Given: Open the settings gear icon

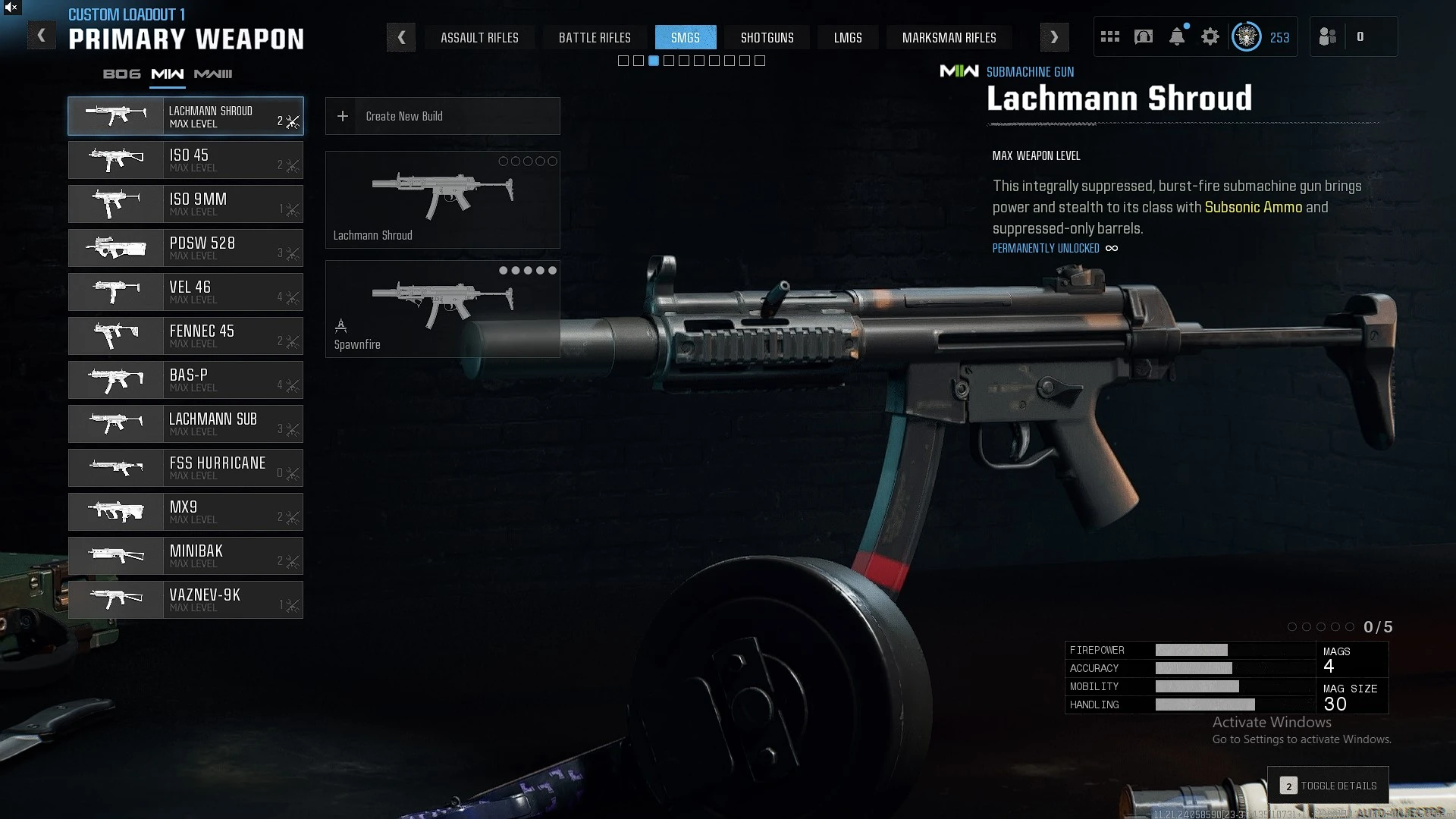Looking at the screenshot, I should (x=1210, y=36).
